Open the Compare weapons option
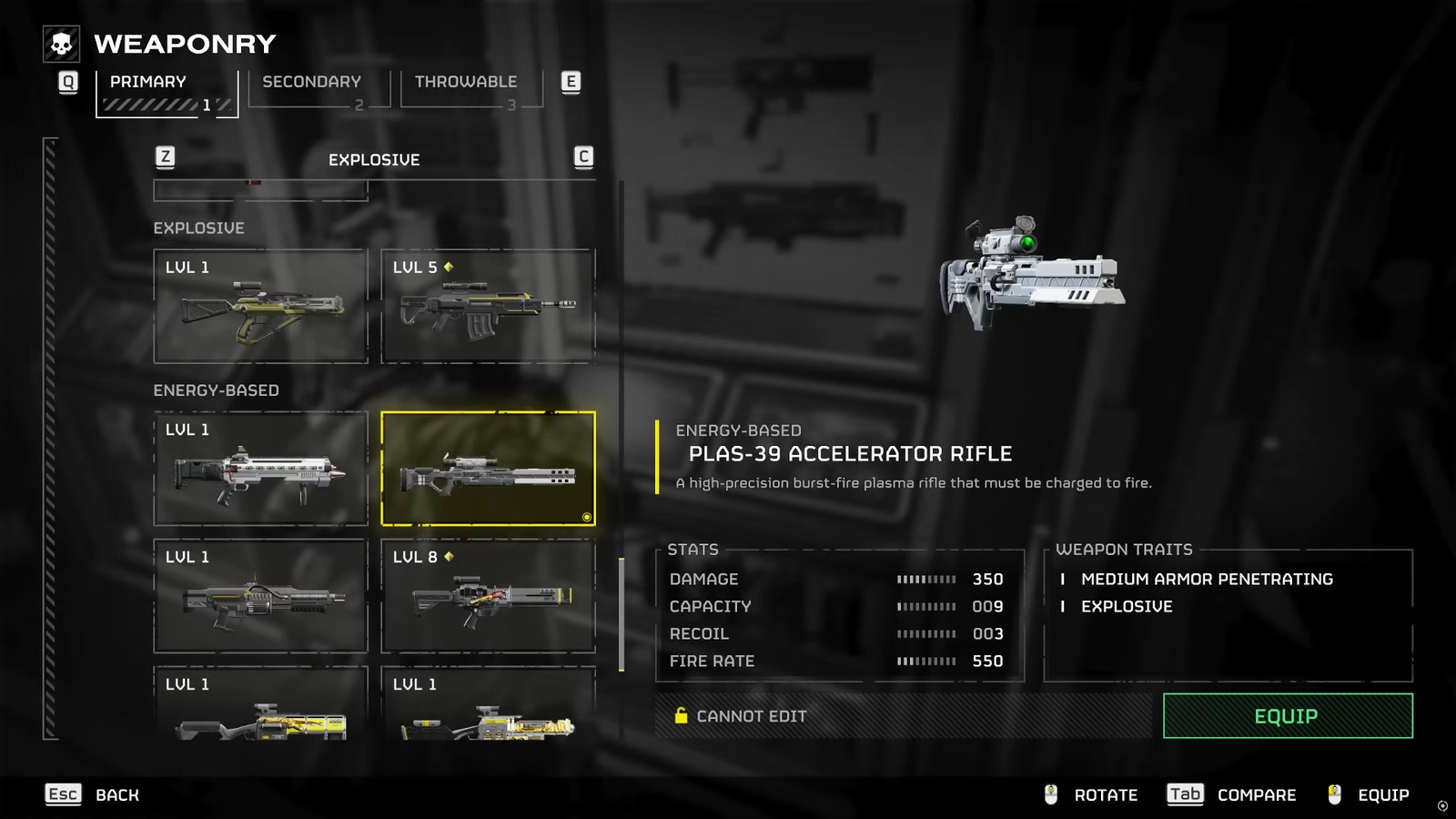The image size is (1456, 819). pyautogui.click(x=1231, y=794)
